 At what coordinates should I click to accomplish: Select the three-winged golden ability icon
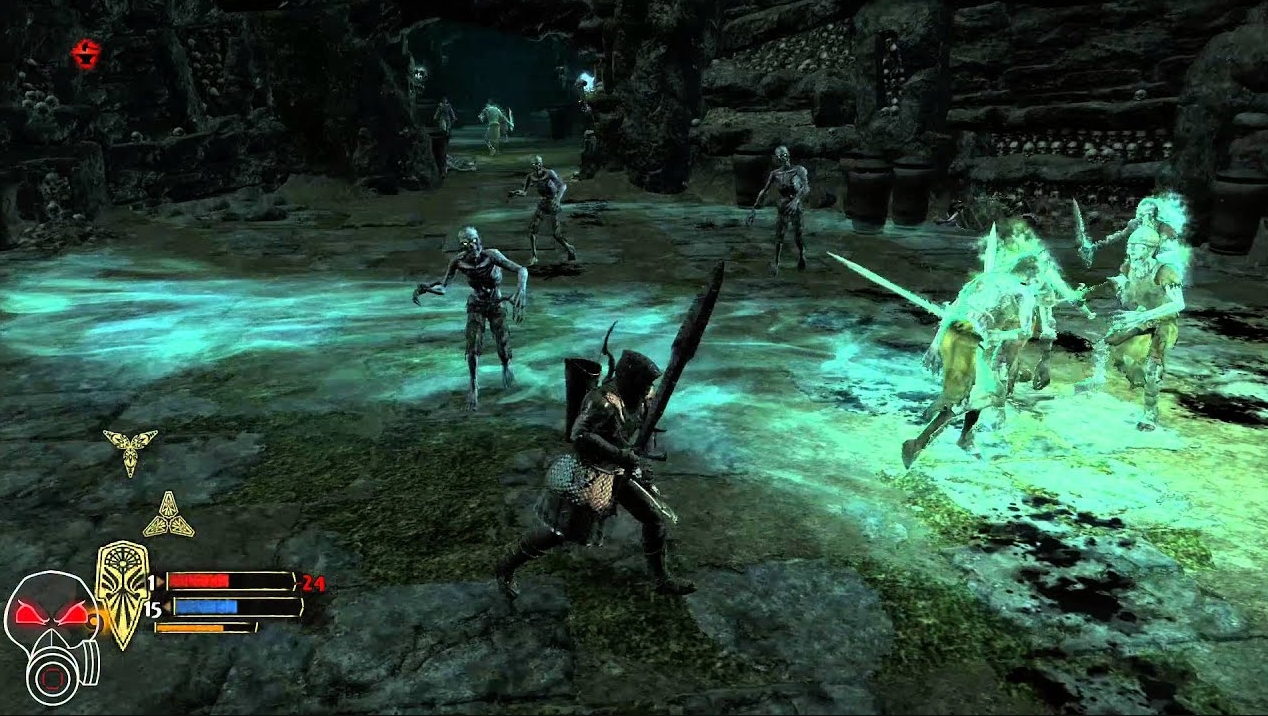point(130,448)
